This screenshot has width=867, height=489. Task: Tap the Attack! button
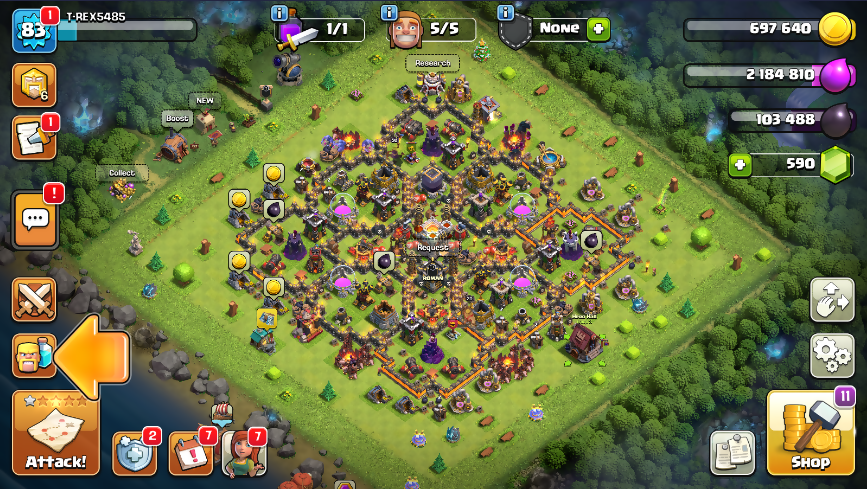(x=56, y=432)
